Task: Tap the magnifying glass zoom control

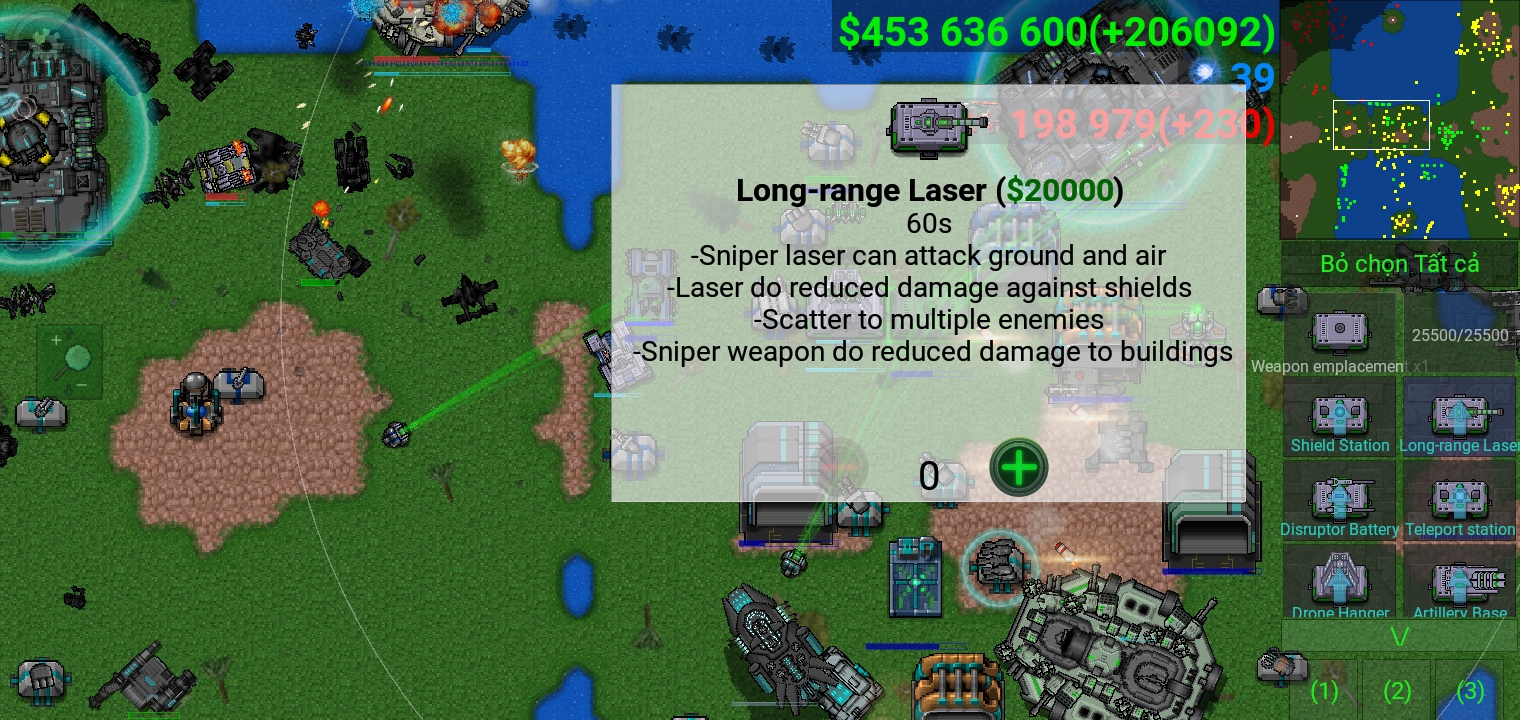Action: point(70,361)
